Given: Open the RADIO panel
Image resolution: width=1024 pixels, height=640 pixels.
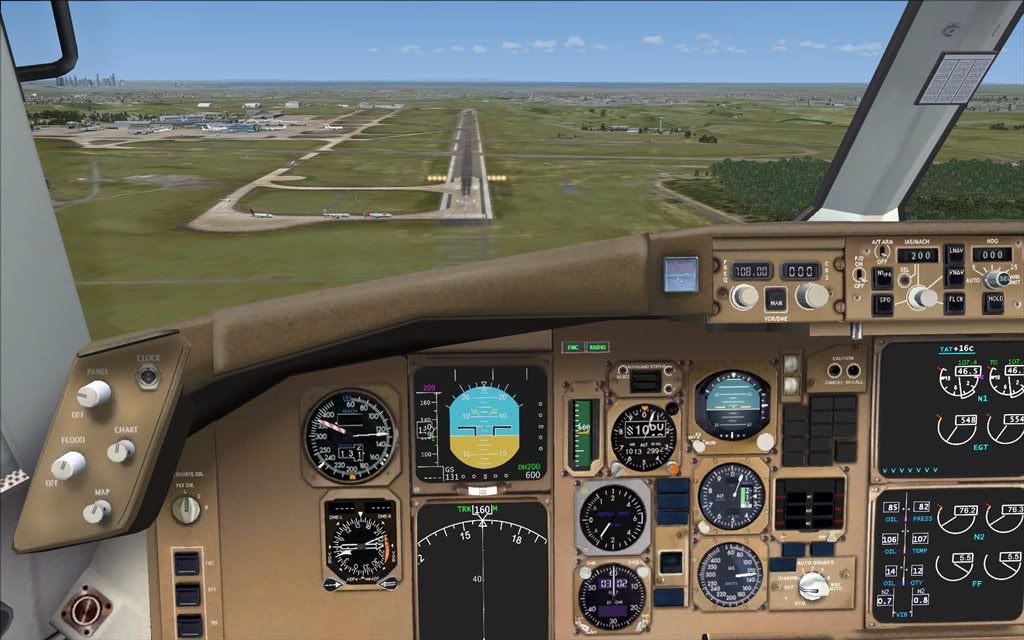Looking at the screenshot, I should [597, 347].
